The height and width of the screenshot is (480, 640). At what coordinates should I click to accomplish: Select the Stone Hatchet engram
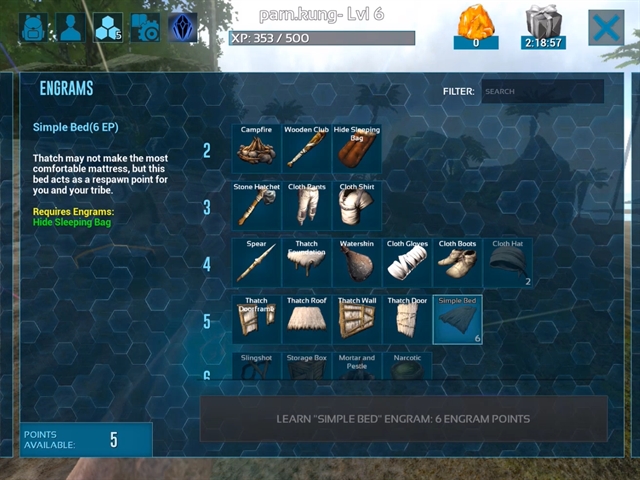point(257,205)
